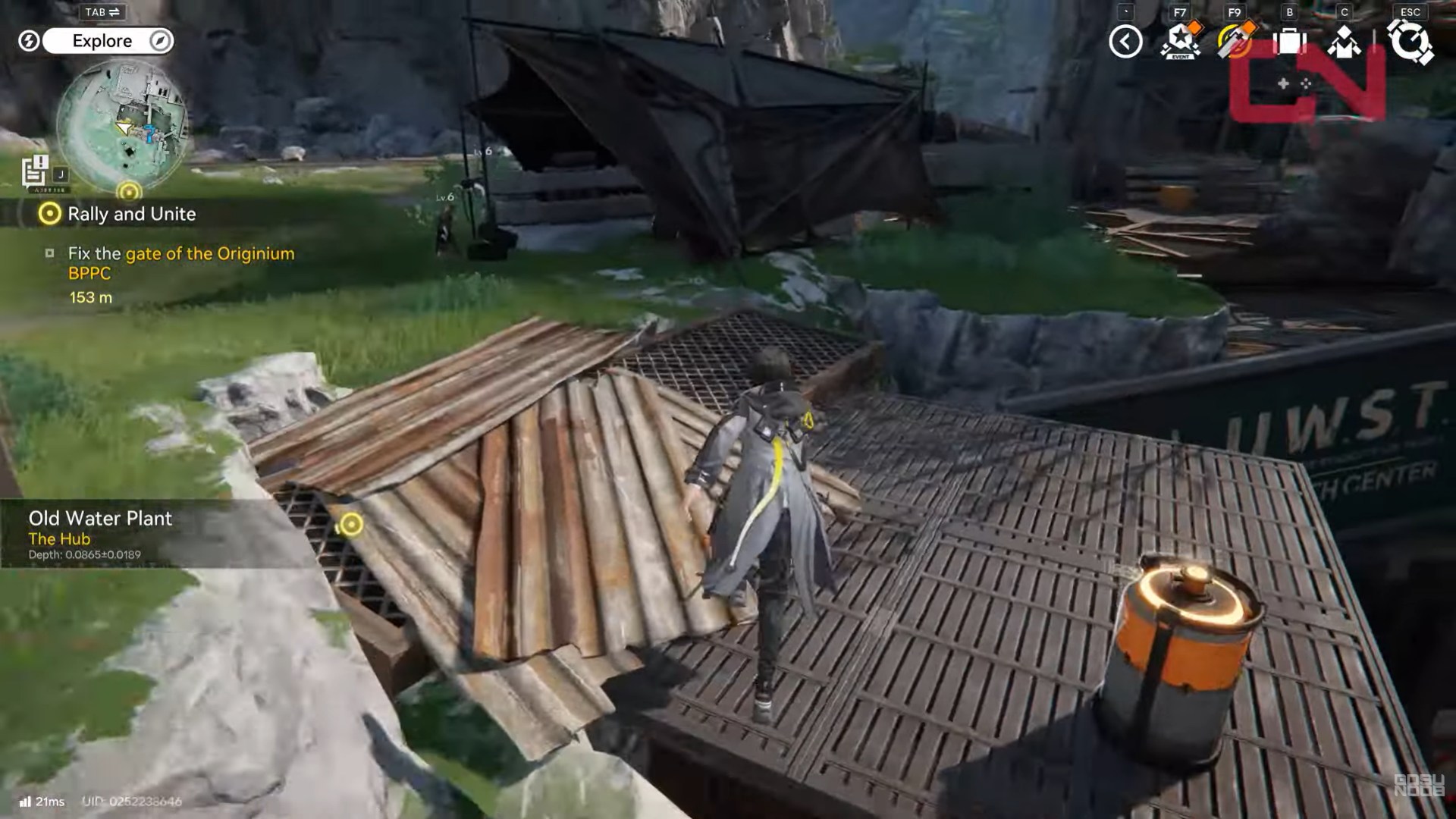This screenshot has width=1456, height=819.
Task: Click the back chevron near the hotkey bar
Action: [1125, 42]
